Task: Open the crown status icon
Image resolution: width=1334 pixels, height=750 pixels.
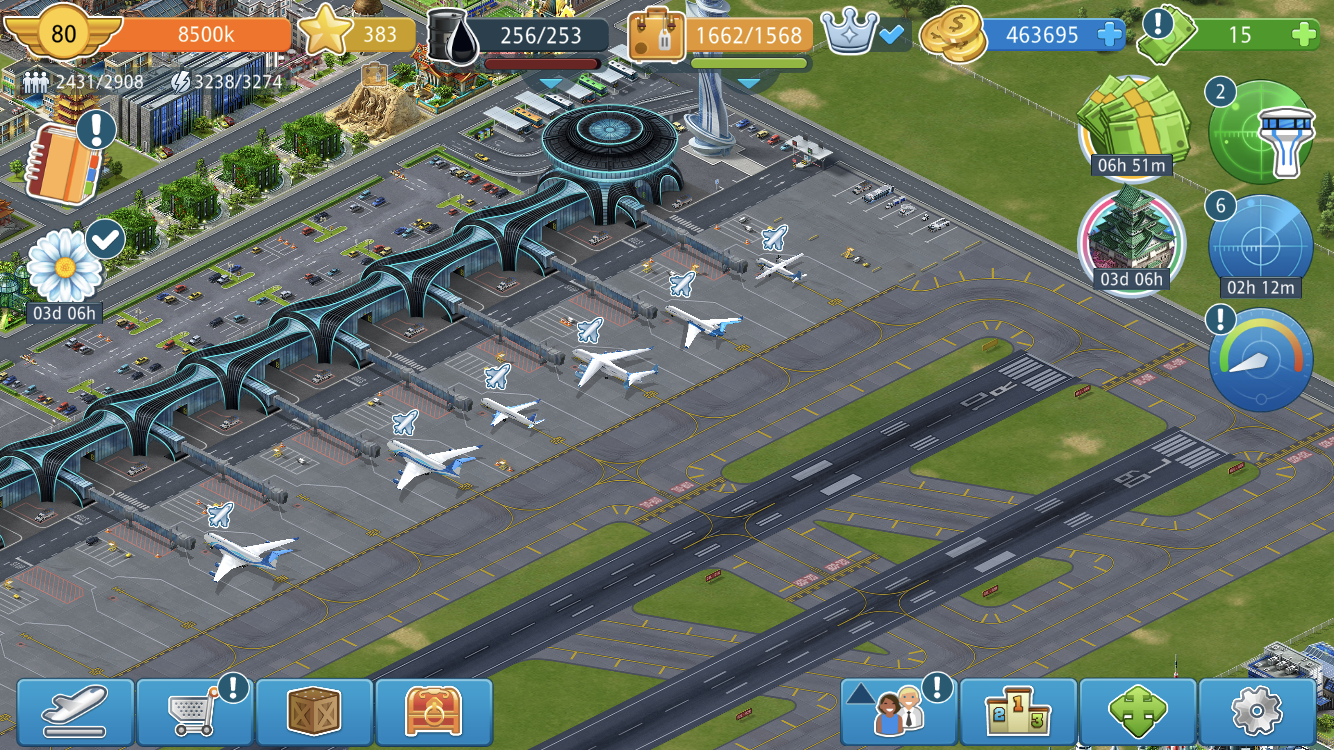Action: point(851,35)
